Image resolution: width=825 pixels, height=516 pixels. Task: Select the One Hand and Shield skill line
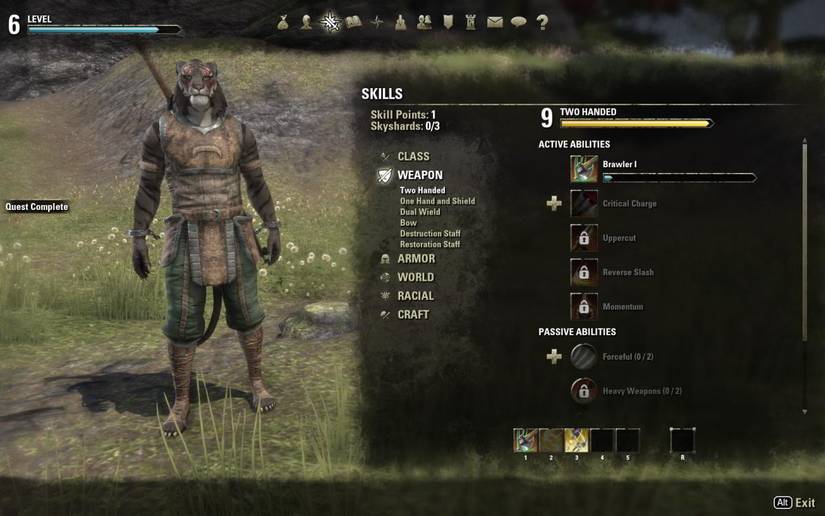(437, 201)
